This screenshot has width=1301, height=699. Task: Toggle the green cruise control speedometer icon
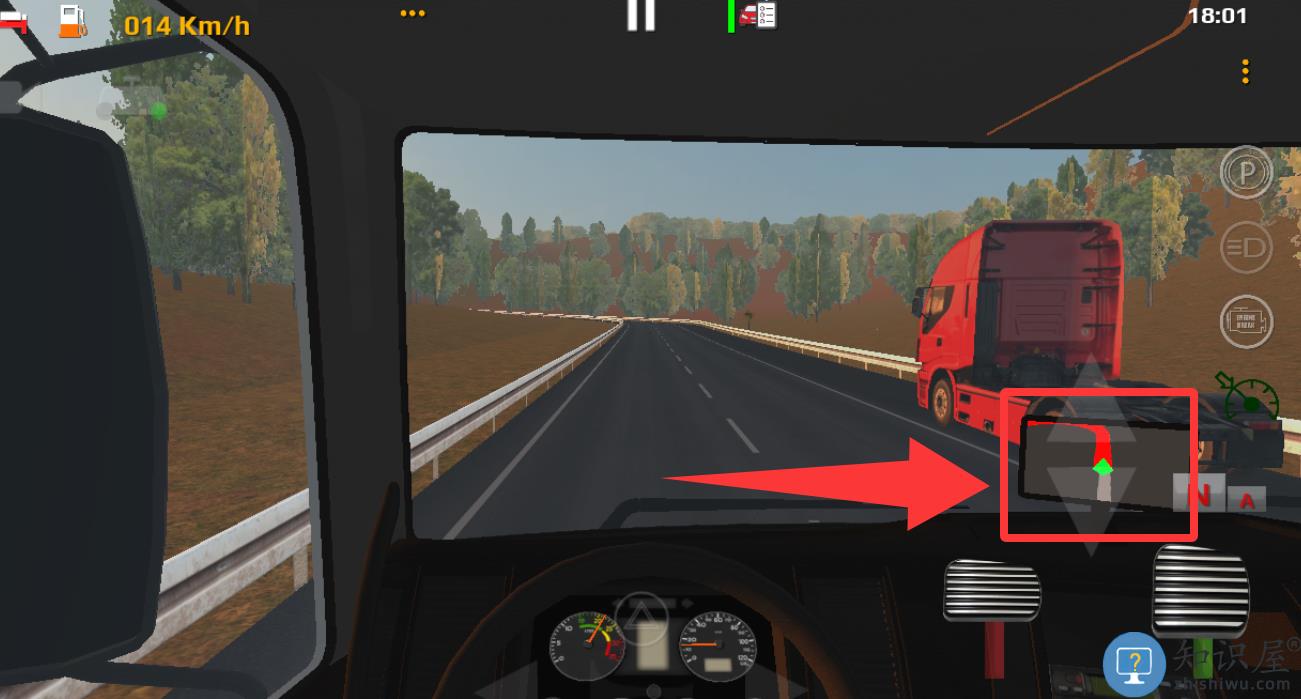(1248, 396)
